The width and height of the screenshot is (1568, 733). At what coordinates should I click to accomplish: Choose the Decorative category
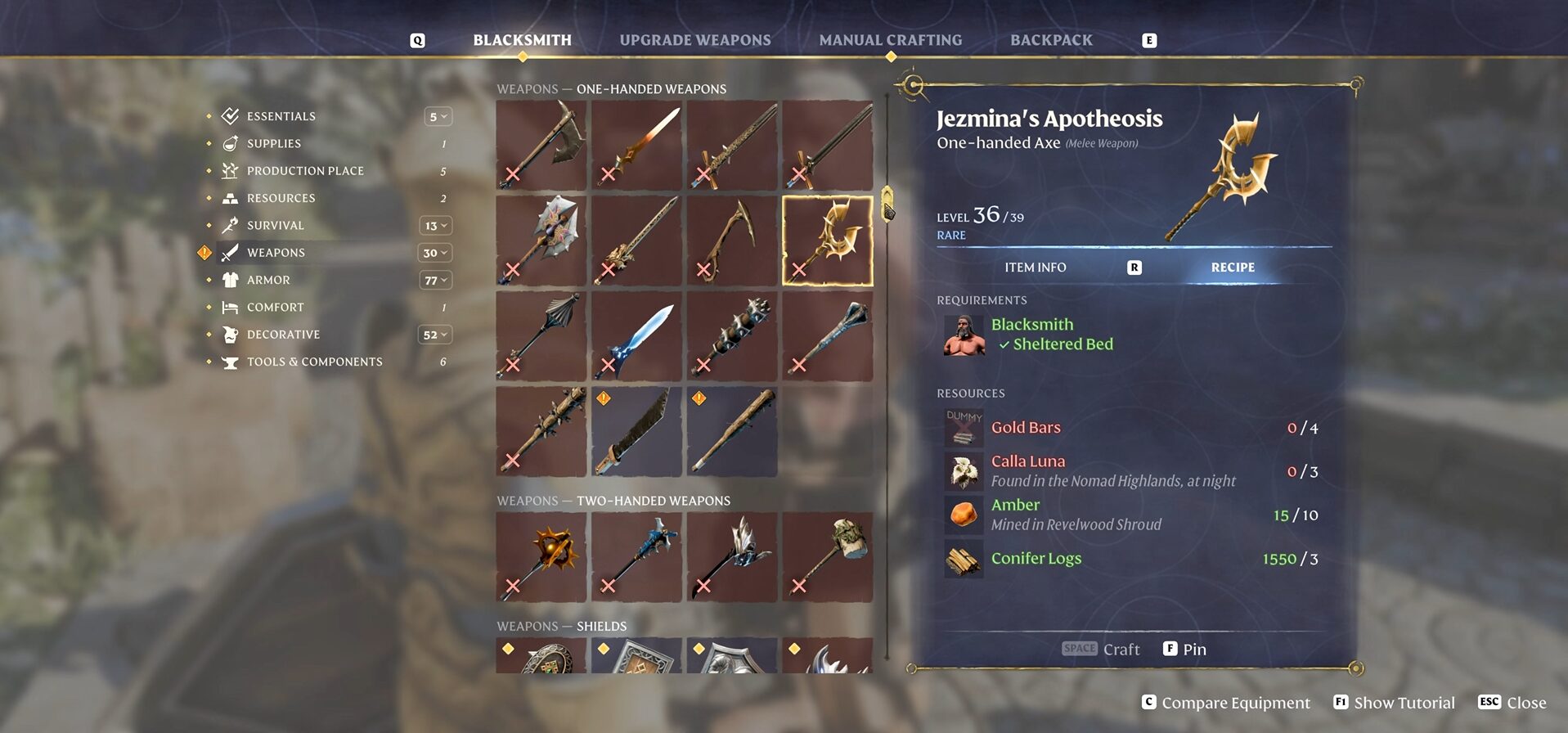[283, 335]
